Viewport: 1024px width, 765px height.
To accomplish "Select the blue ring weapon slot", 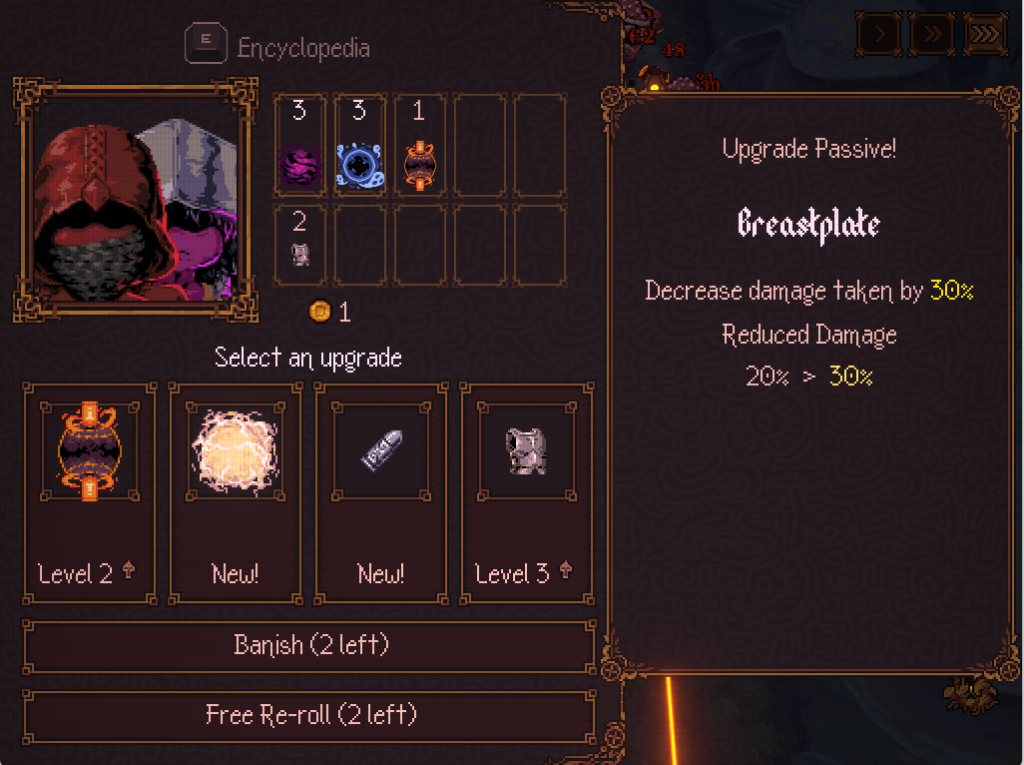I will point(359,146).
